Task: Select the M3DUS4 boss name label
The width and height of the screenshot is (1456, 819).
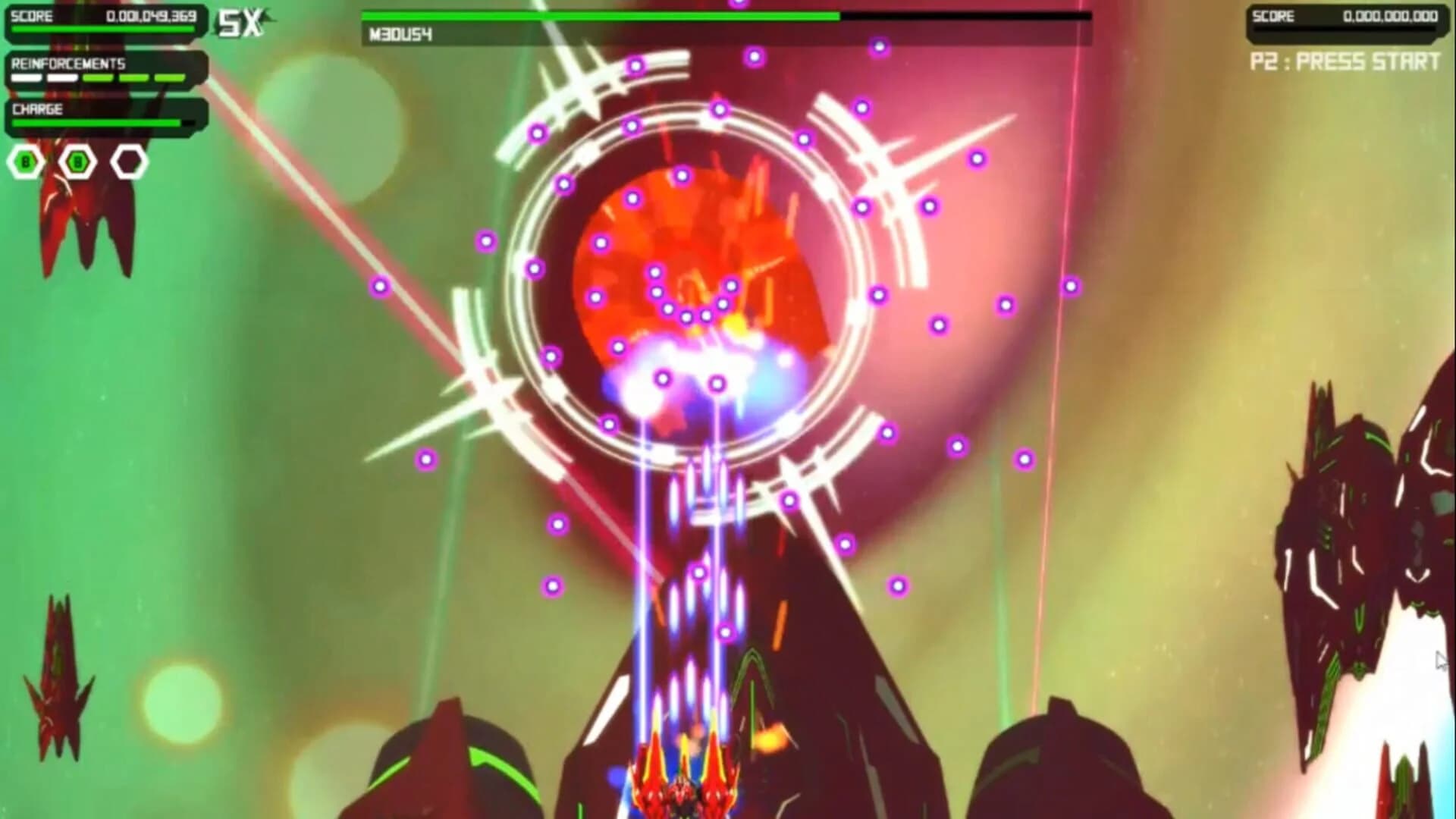Action: [400, 33]
